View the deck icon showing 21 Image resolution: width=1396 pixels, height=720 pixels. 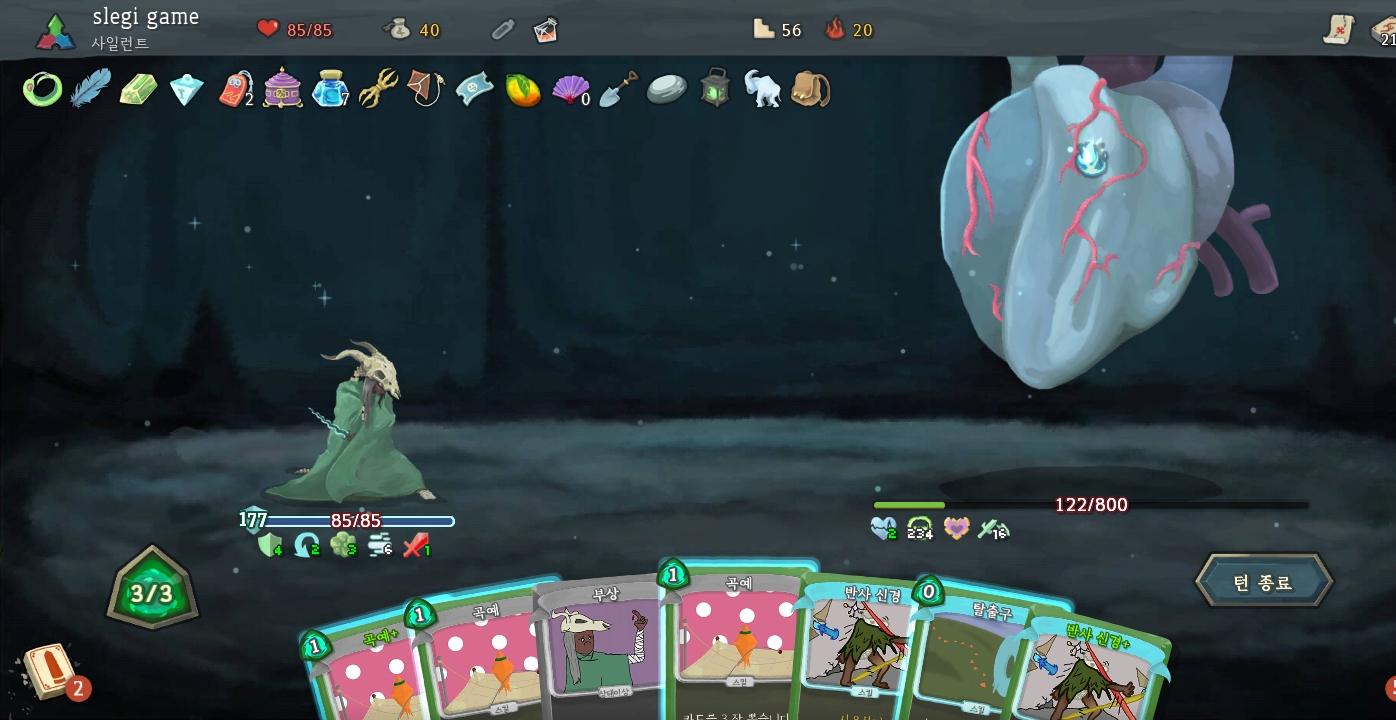[x=1383, y=31]
